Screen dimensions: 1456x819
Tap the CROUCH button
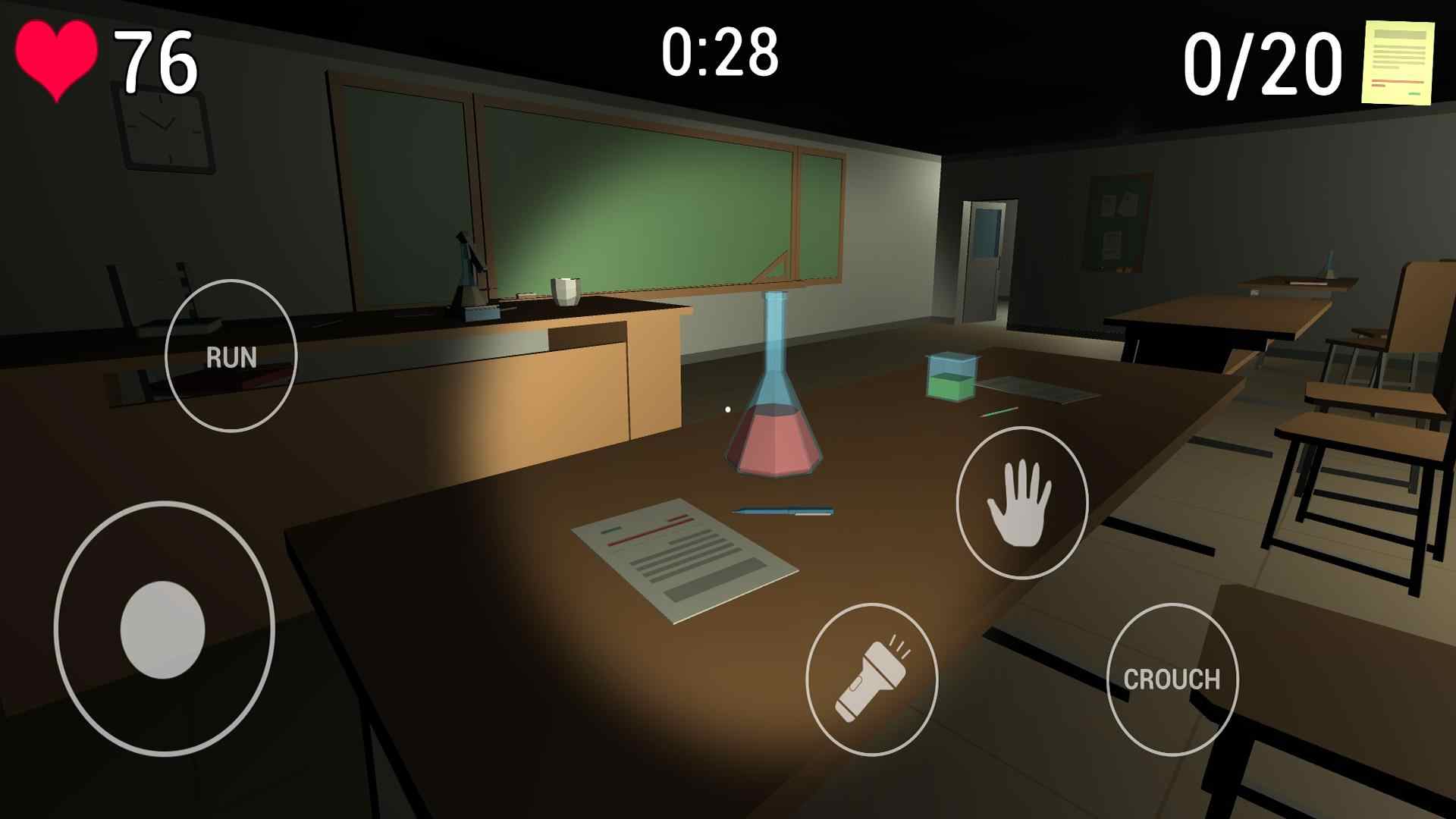[x=1172, y=679]
